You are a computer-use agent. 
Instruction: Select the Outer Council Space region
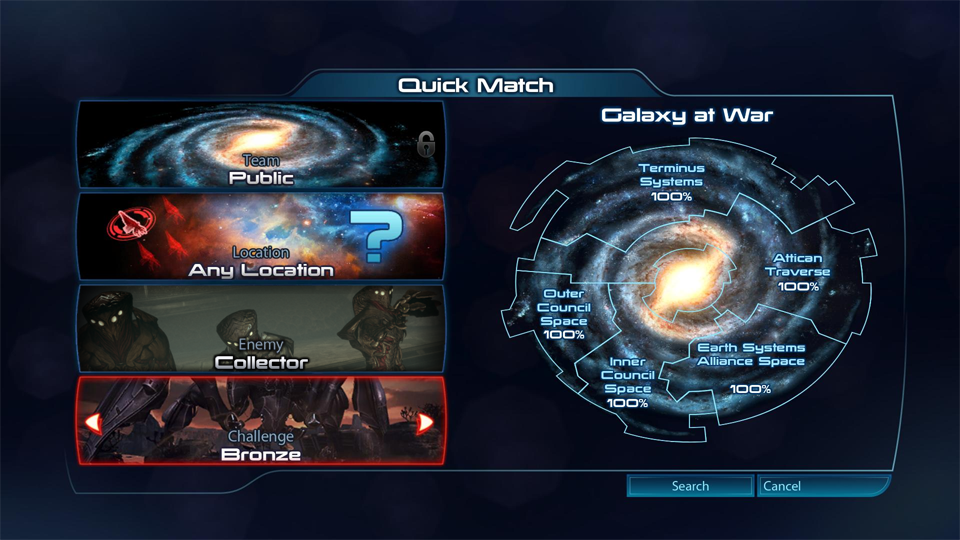pos(565,313)
